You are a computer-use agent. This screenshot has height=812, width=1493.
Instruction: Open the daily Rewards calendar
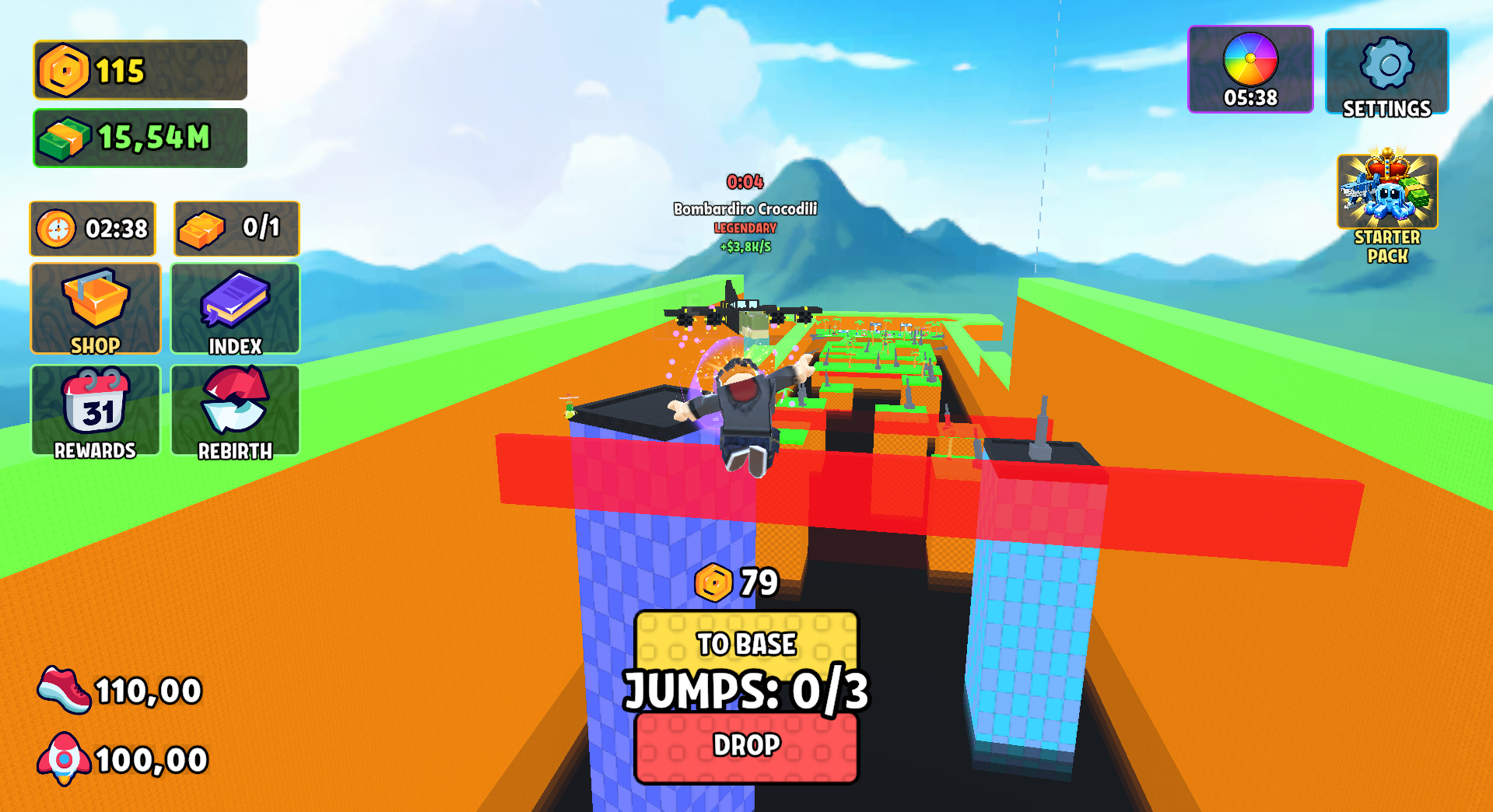[95, 410]
